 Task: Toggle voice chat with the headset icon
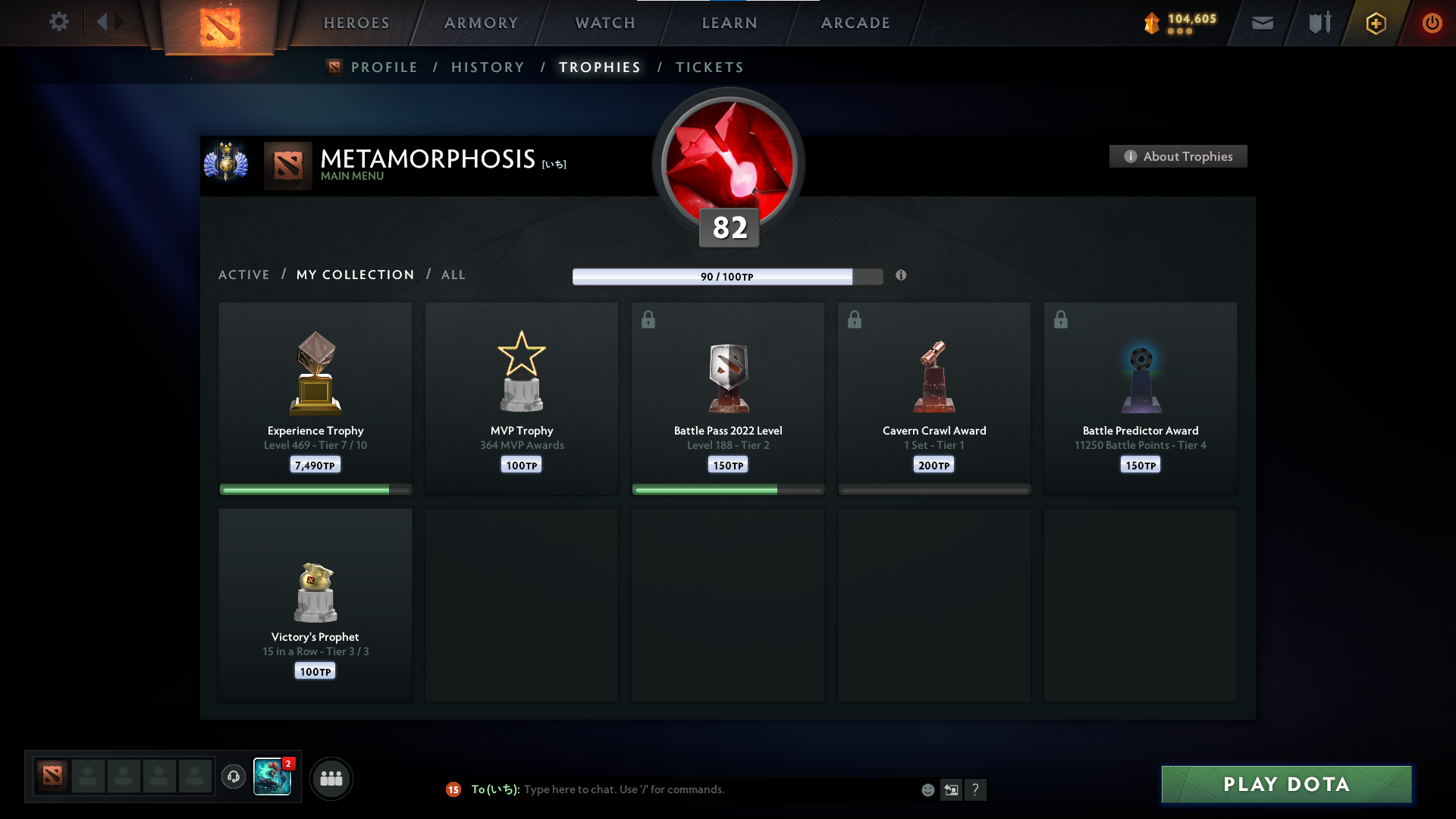234,778
